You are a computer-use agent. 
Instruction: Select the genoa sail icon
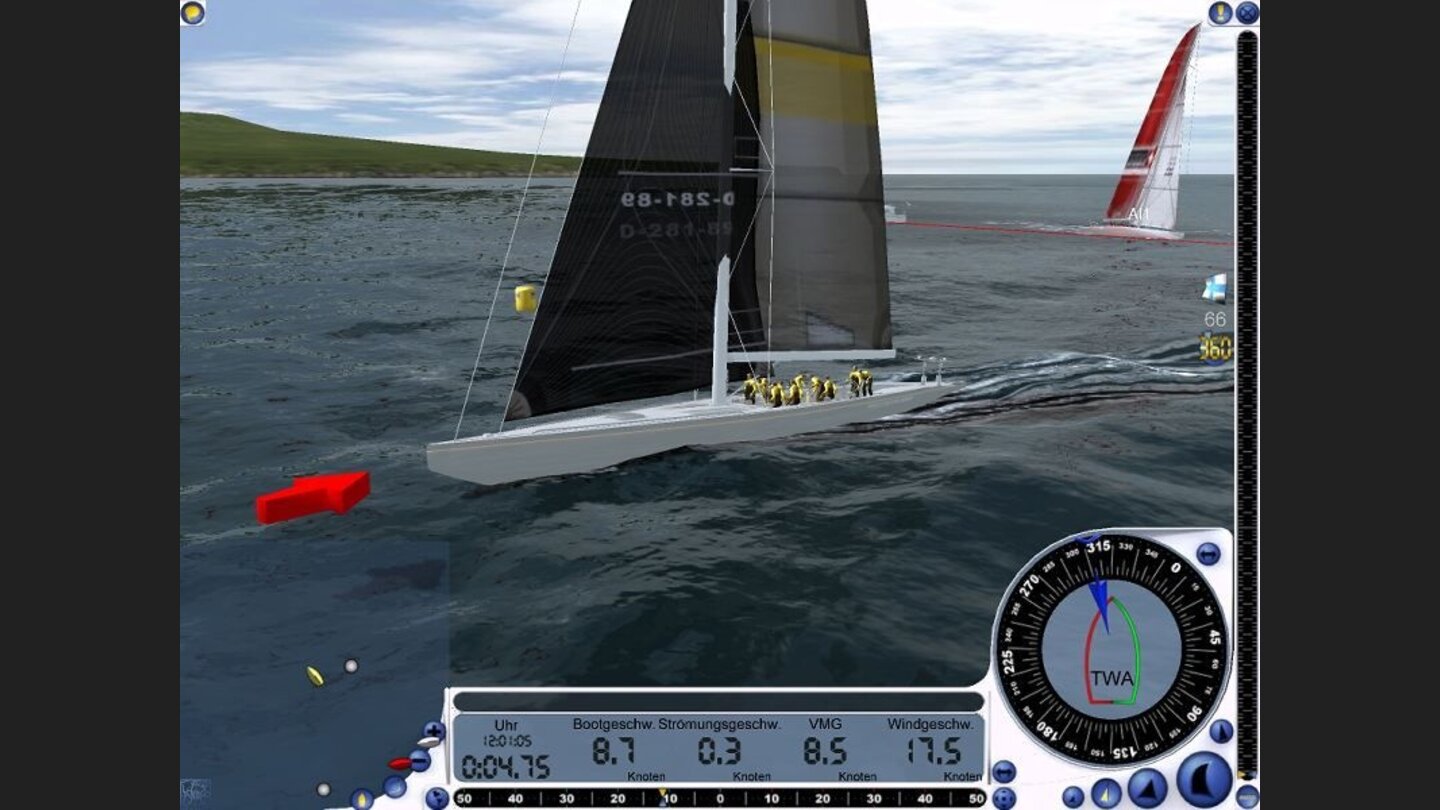click(1147, 790)
